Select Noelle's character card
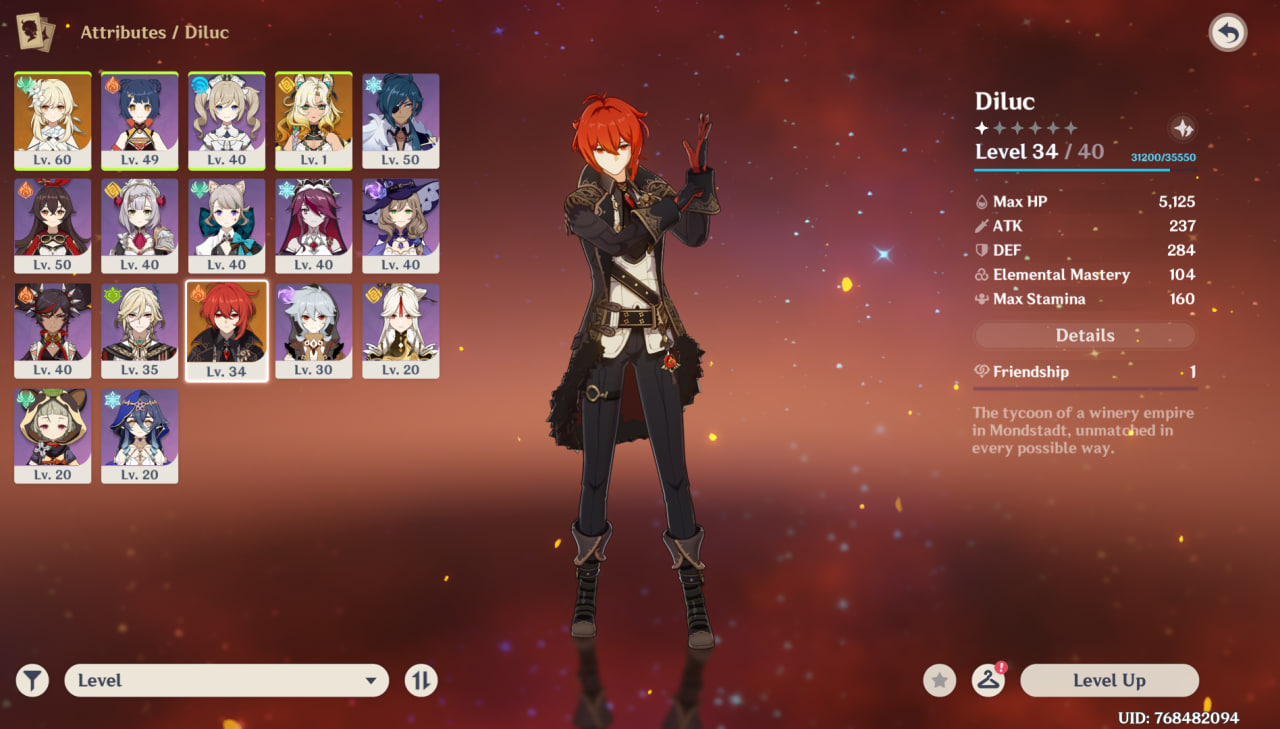This screenshot has width=1280, height=729. pyautogui.click(x=140, y=225)
